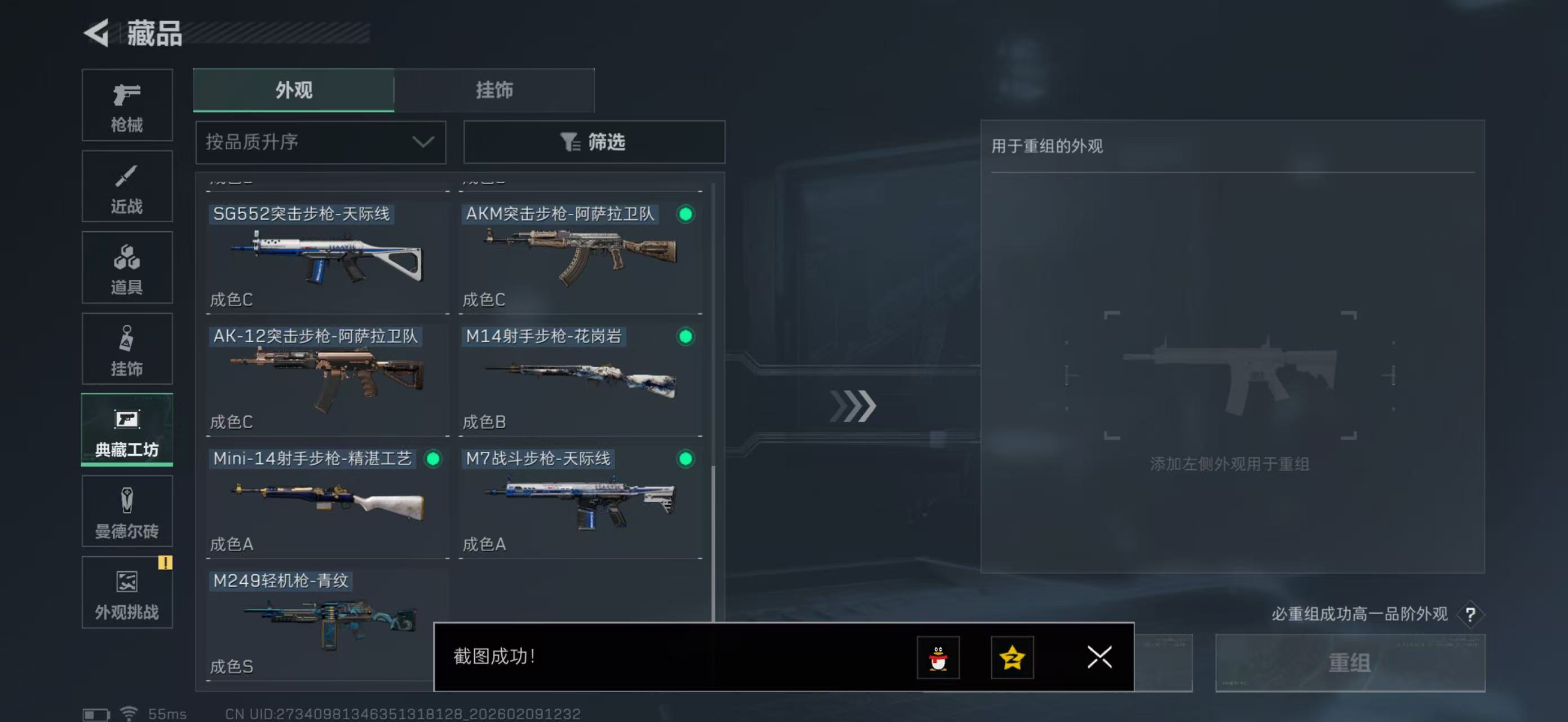This screenshot has width=1568, height=722.
Task: Select the 近战 melee weapons category
Action: coord(127,186)
